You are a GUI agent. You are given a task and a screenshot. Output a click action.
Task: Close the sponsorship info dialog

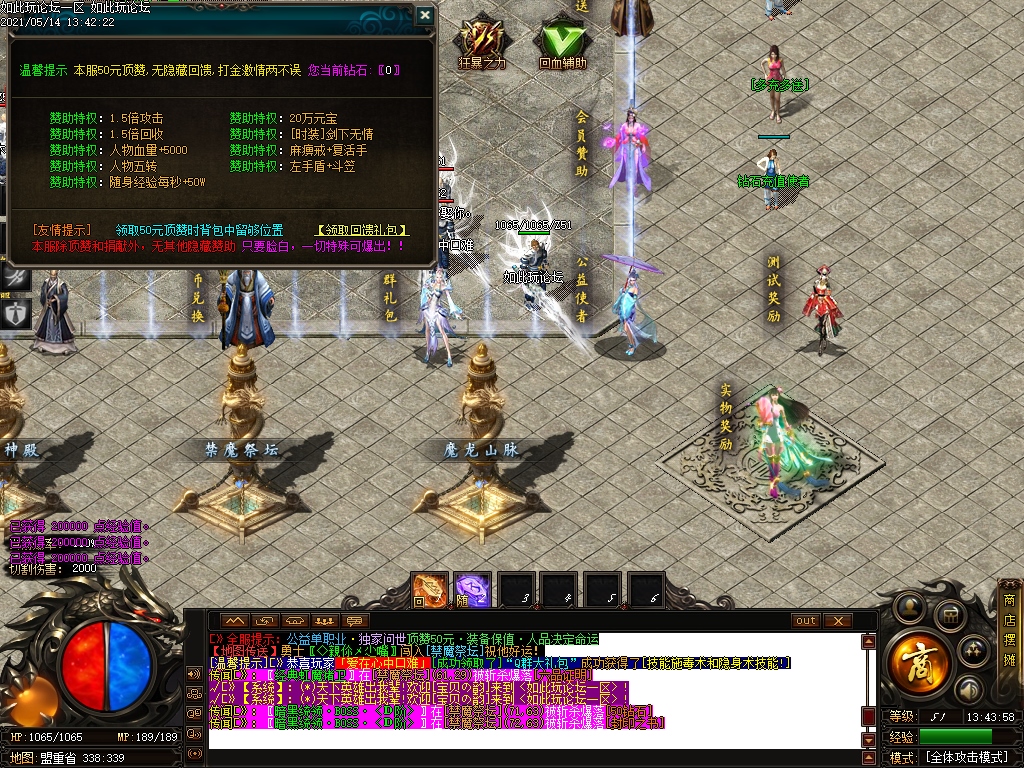424,16
